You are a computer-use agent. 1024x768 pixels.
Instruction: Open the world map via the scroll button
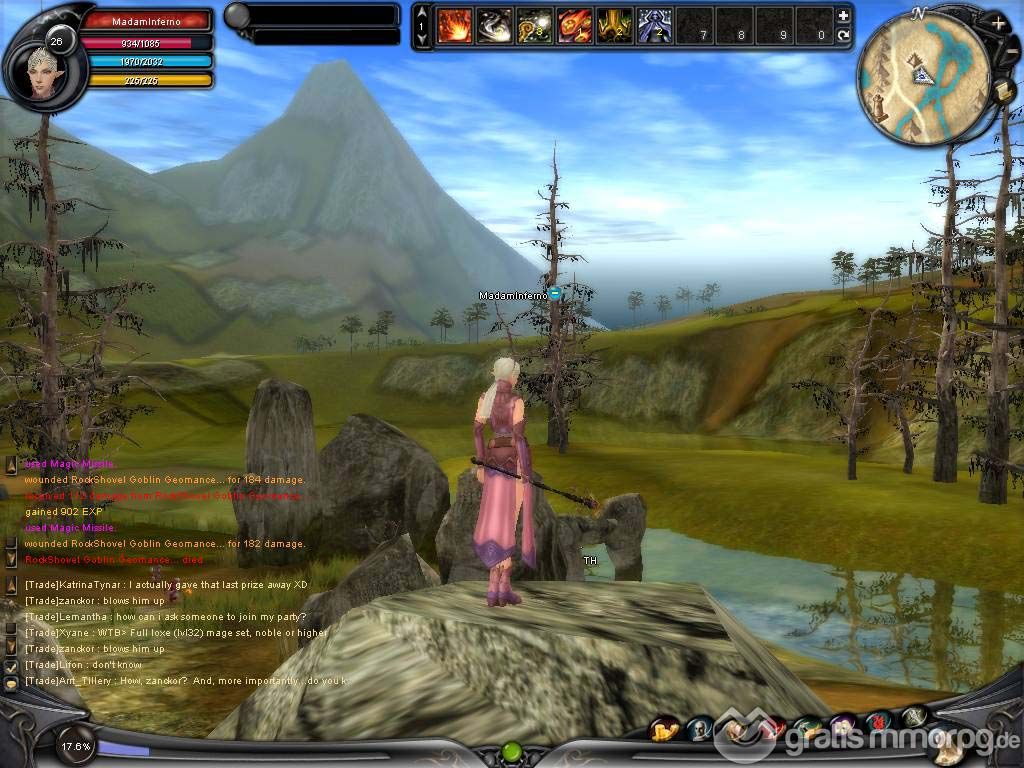click(1003, 92)
